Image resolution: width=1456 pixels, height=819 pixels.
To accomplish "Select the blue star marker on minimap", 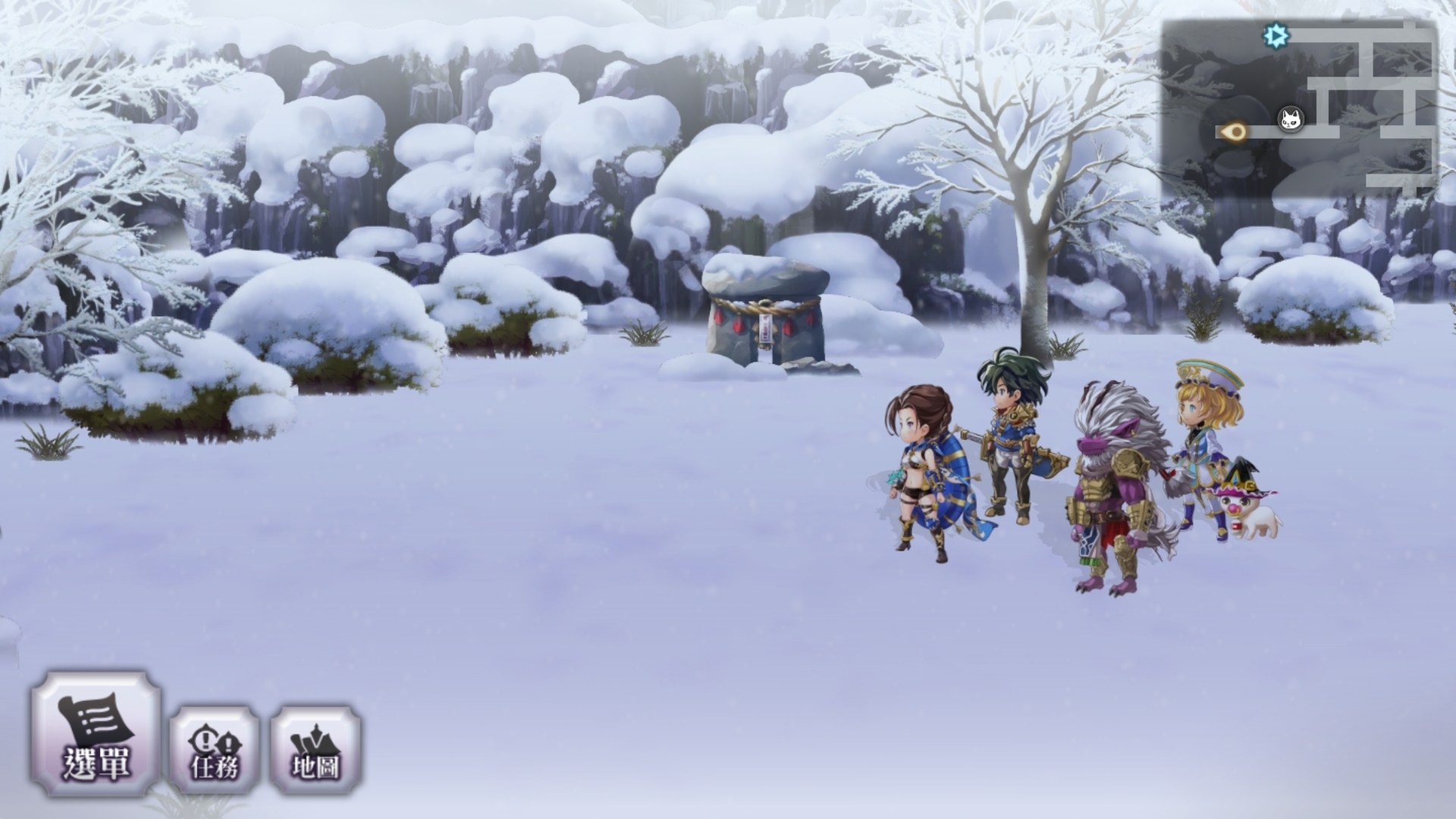I will (1276, 35).
